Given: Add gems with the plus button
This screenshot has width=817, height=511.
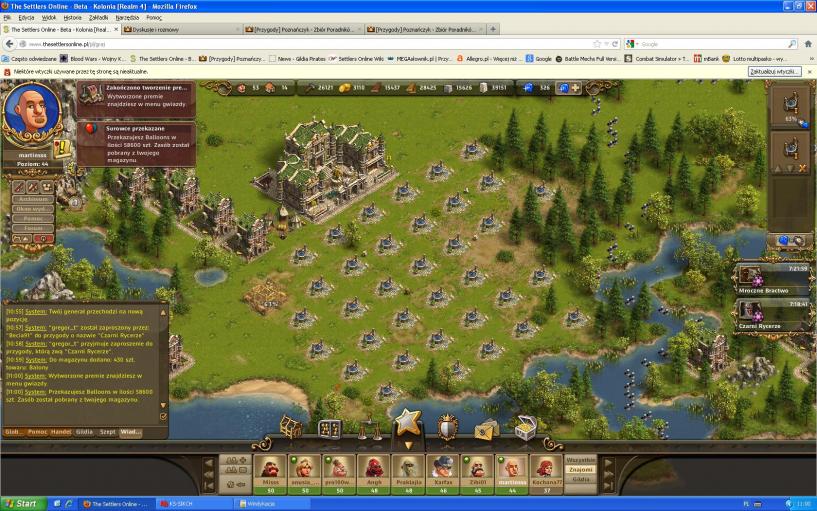Looking at the screenshot, I should [576, 88].
